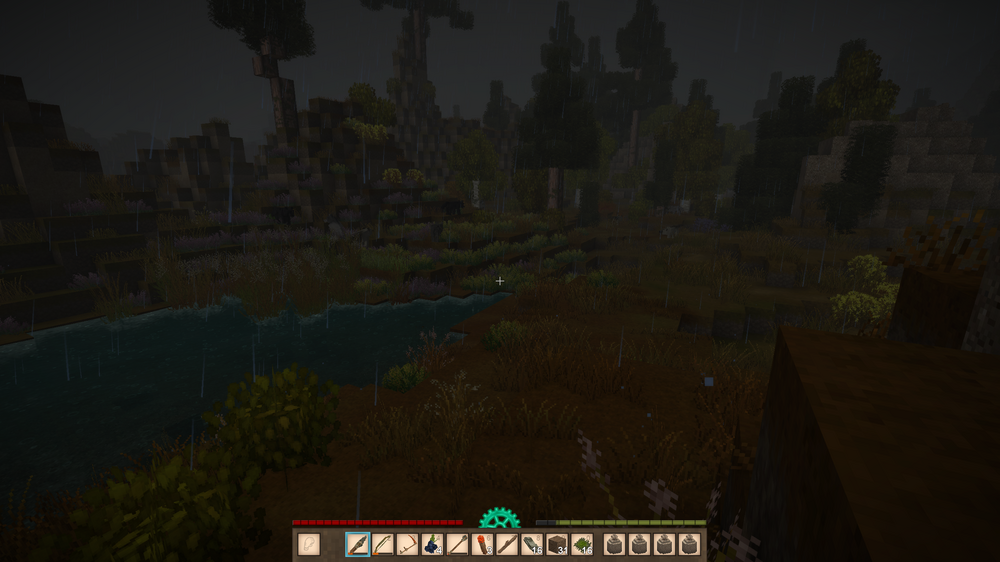Choose the curved scythe-like tool slot
This screenshot has height=562, width=1000.
click(408, 544)
